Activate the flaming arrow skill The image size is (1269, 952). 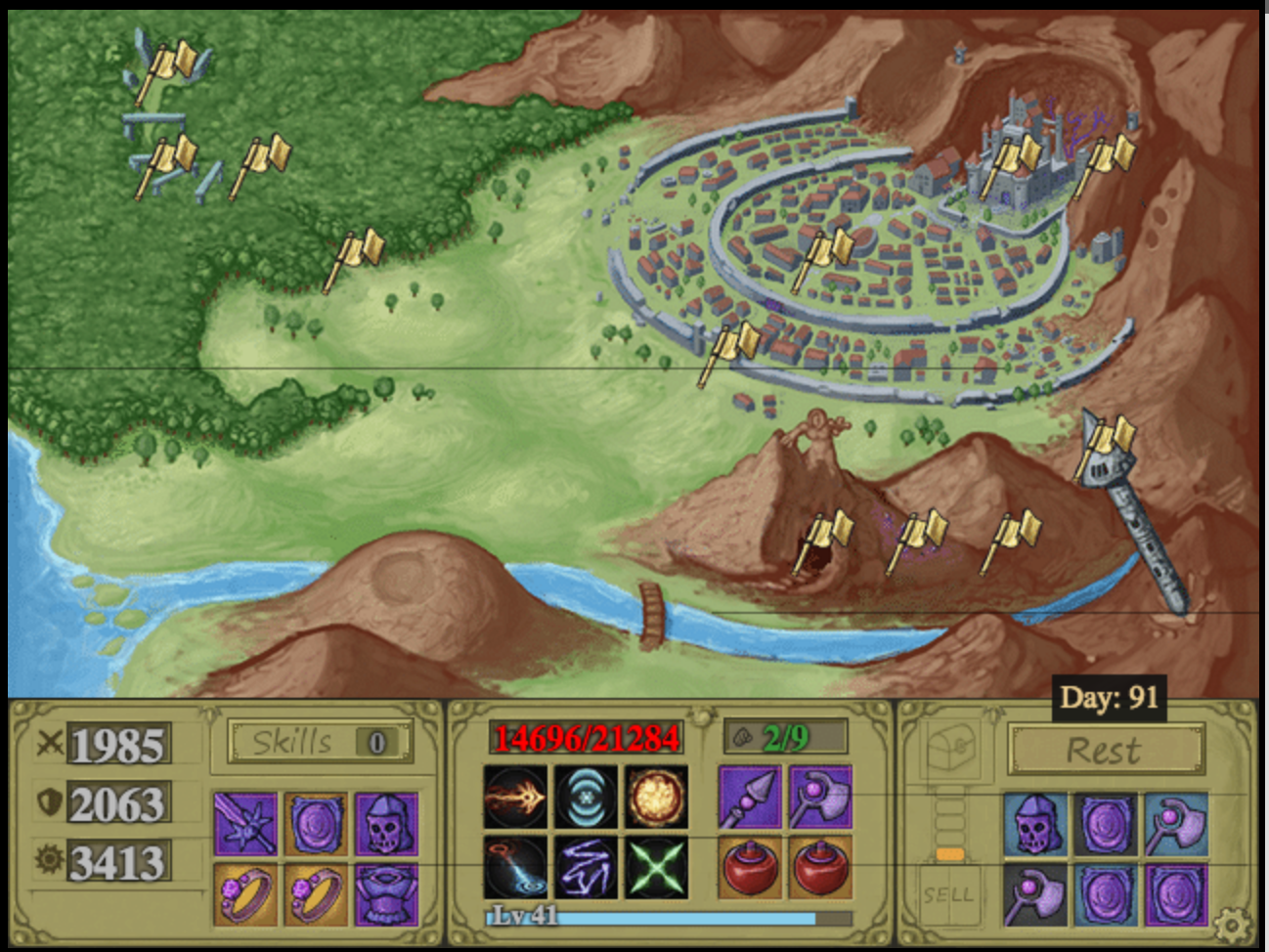click(515, 798)
